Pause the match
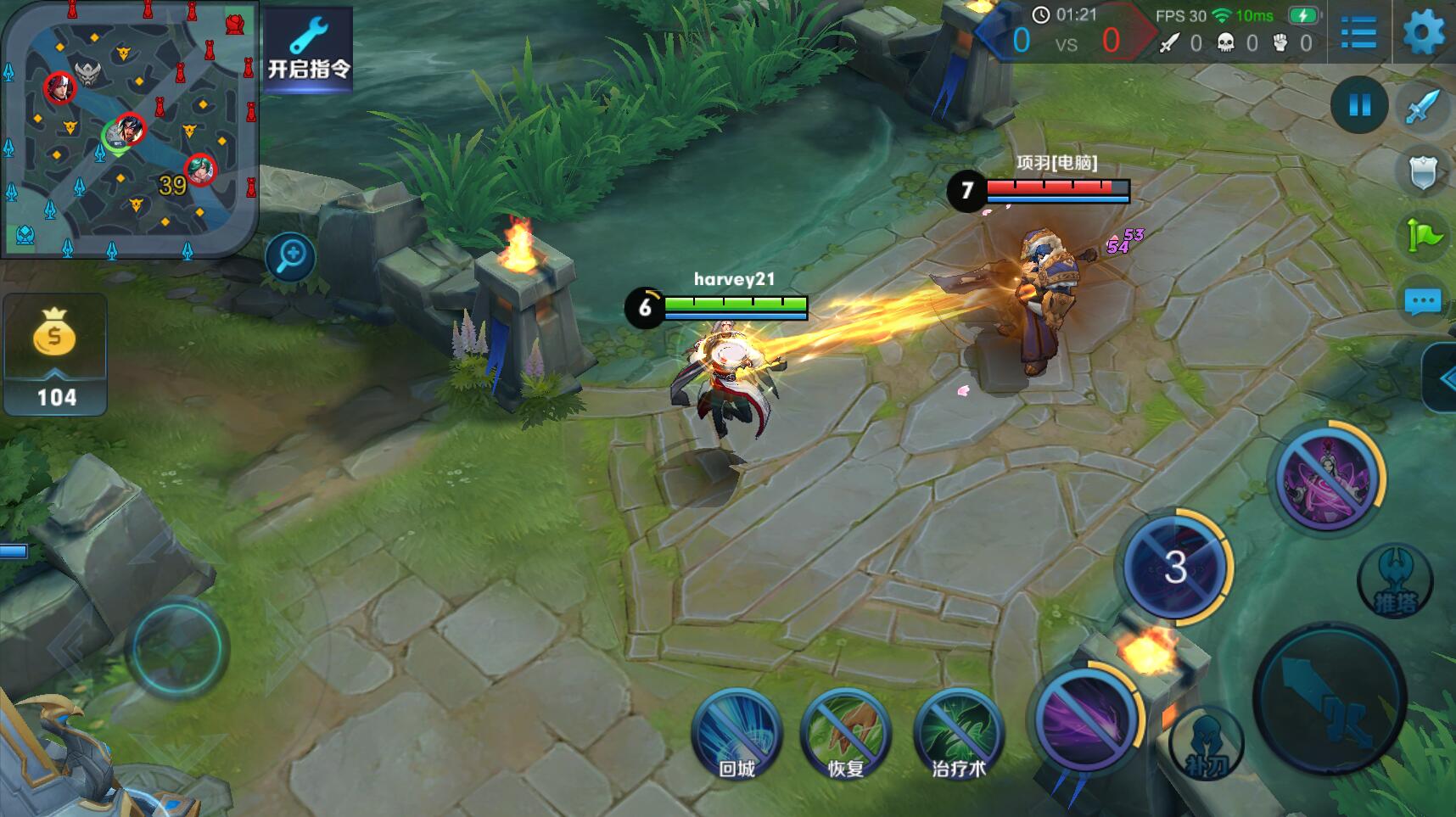The height and width of the screenshot is (817, 1456). 1359,104
